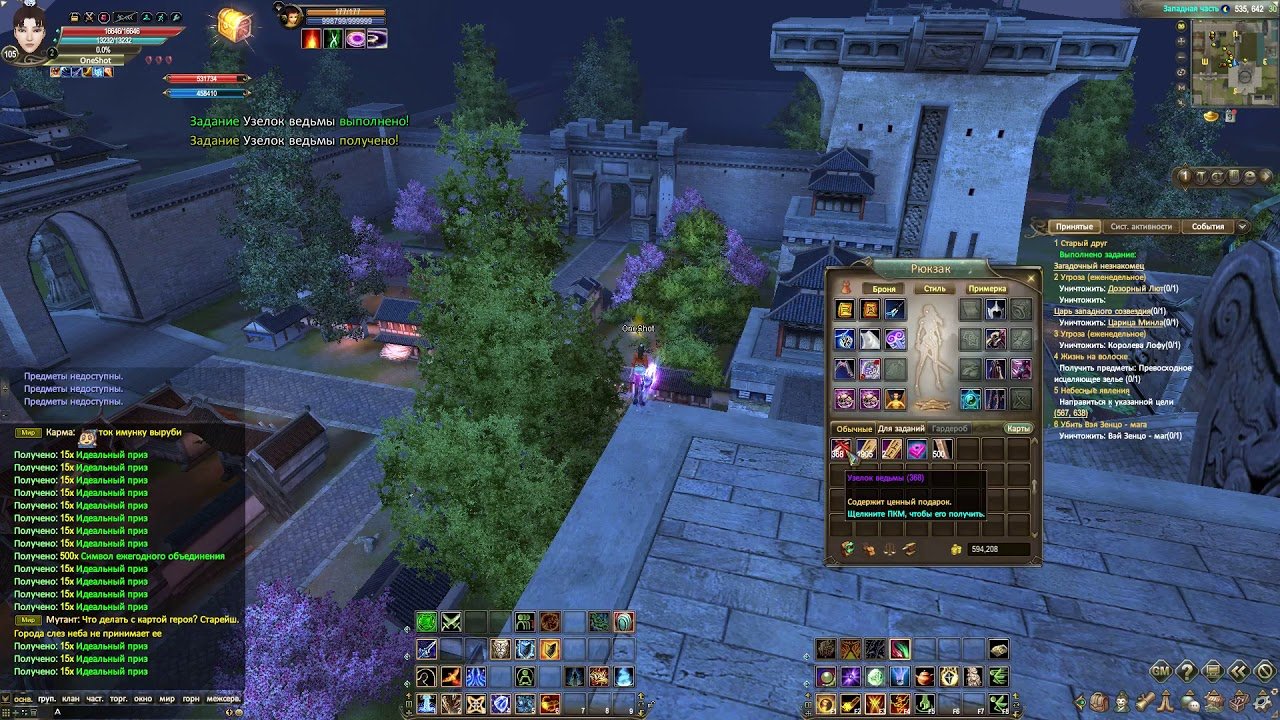
Task: Select the мир chat channel tab
Action: [x=167, y=699]
